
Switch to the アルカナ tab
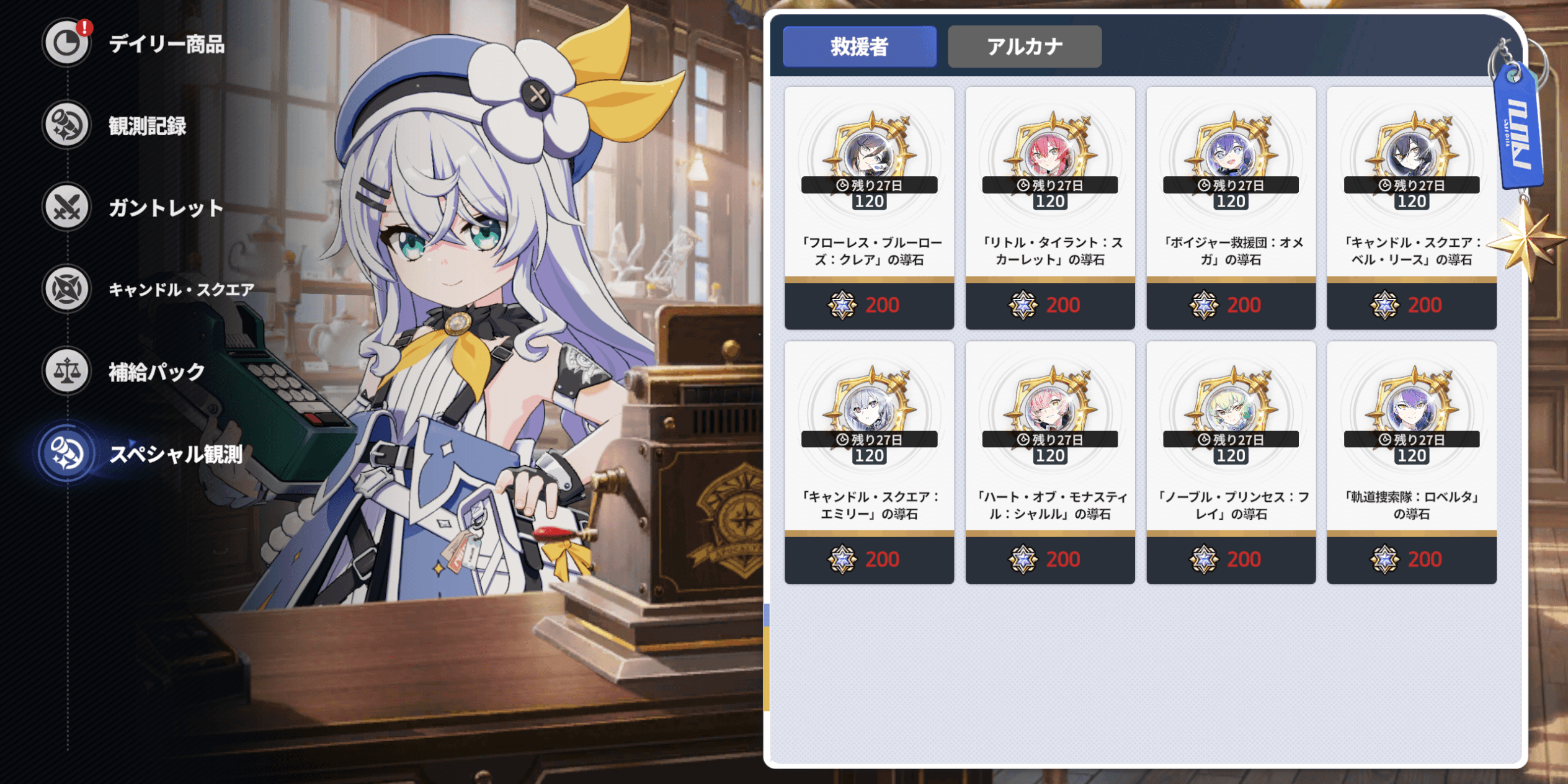tap(1023, 46)
